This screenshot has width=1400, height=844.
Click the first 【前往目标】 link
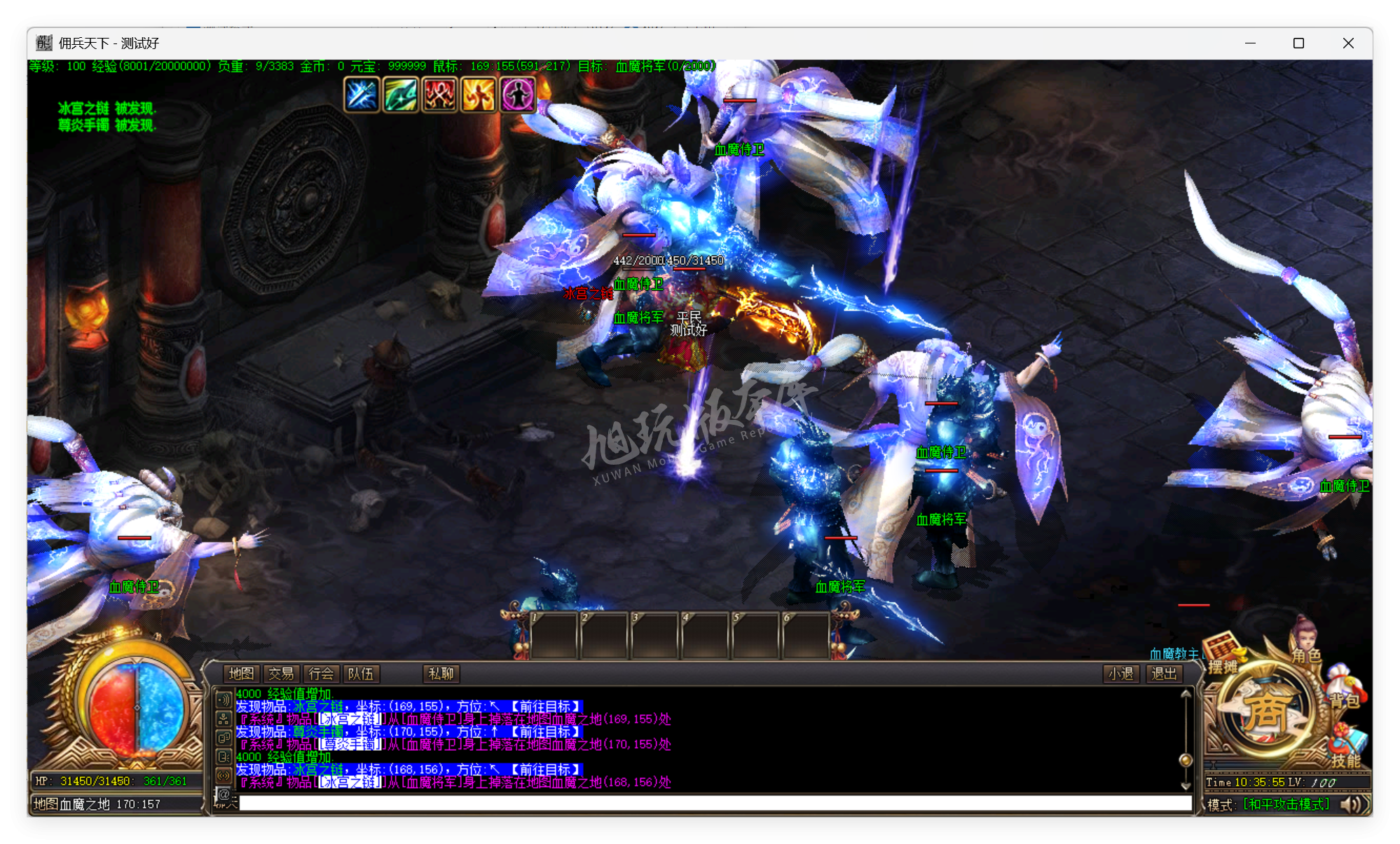coord(546,707)
